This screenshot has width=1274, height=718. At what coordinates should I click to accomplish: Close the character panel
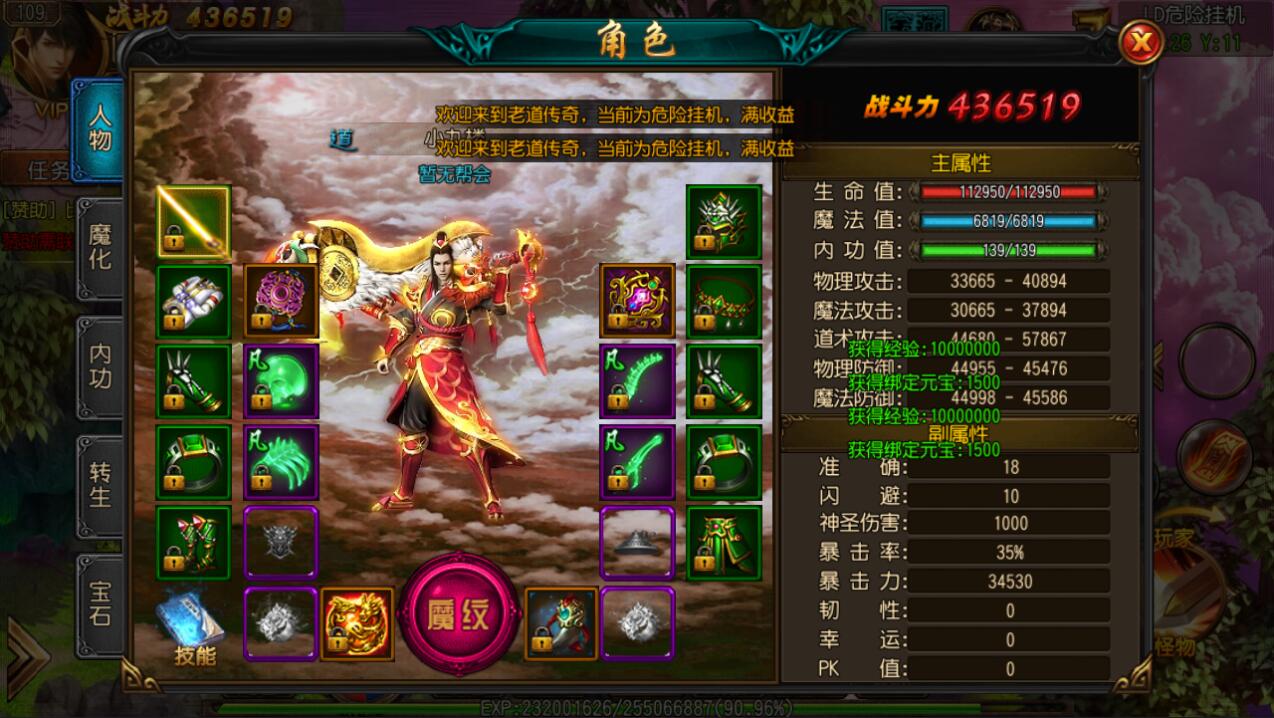[x=1139, y=43]
